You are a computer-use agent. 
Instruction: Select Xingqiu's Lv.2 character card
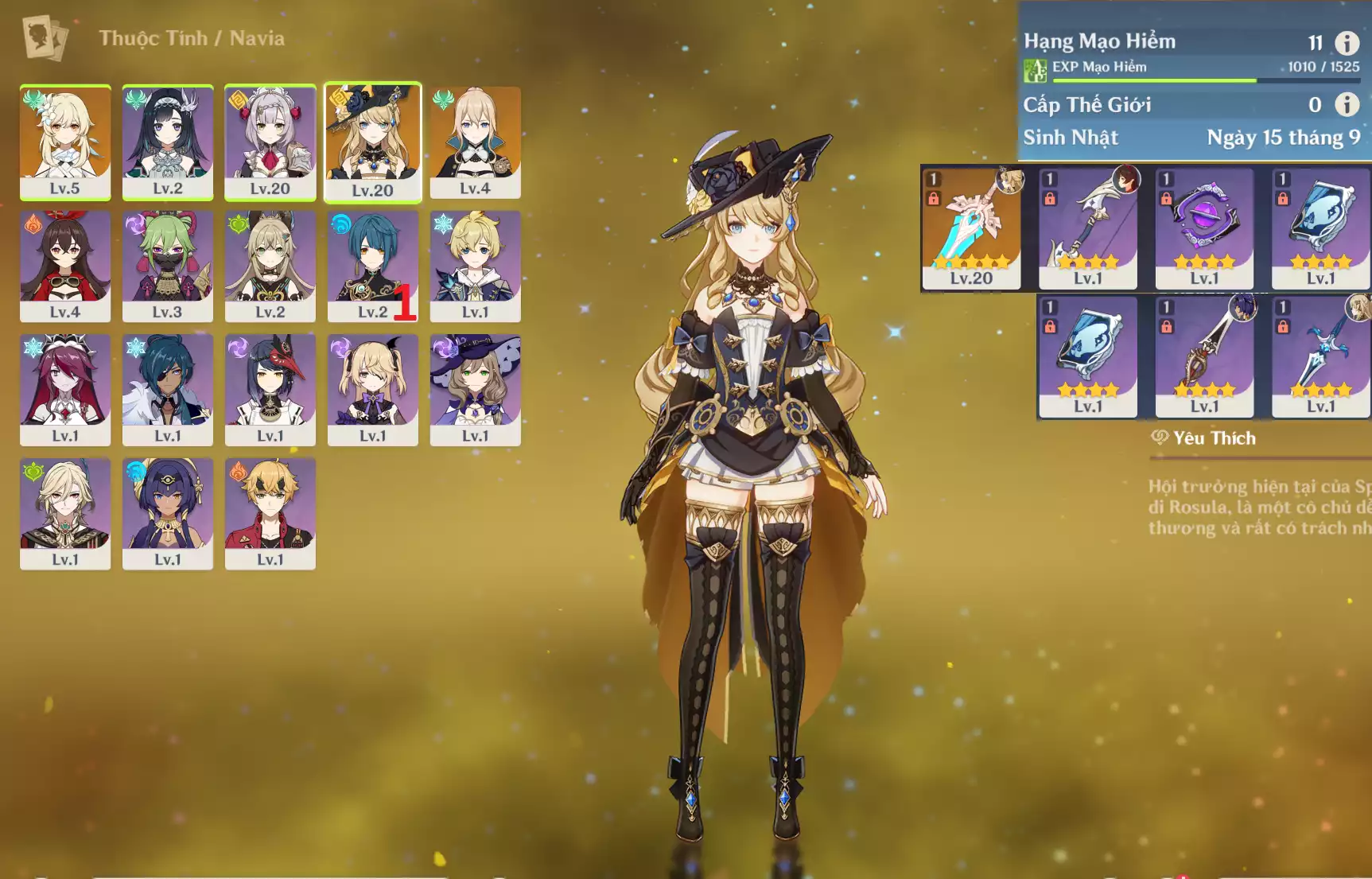(x=372, y=266)
